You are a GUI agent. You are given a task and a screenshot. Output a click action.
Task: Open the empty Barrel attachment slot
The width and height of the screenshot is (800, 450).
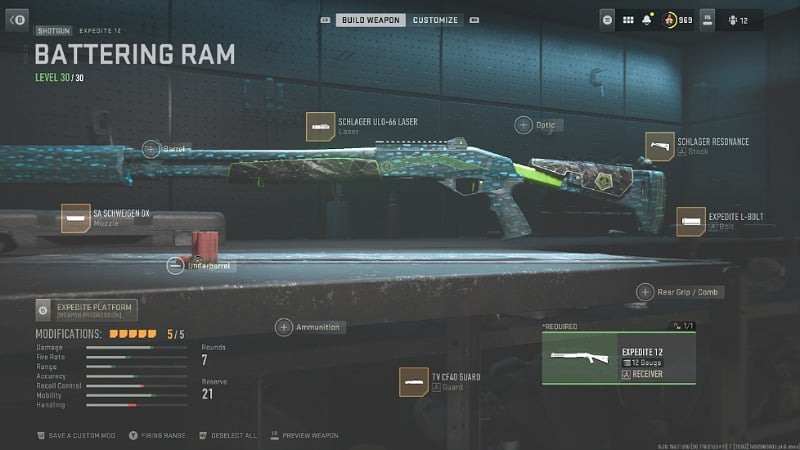(151, 149)
